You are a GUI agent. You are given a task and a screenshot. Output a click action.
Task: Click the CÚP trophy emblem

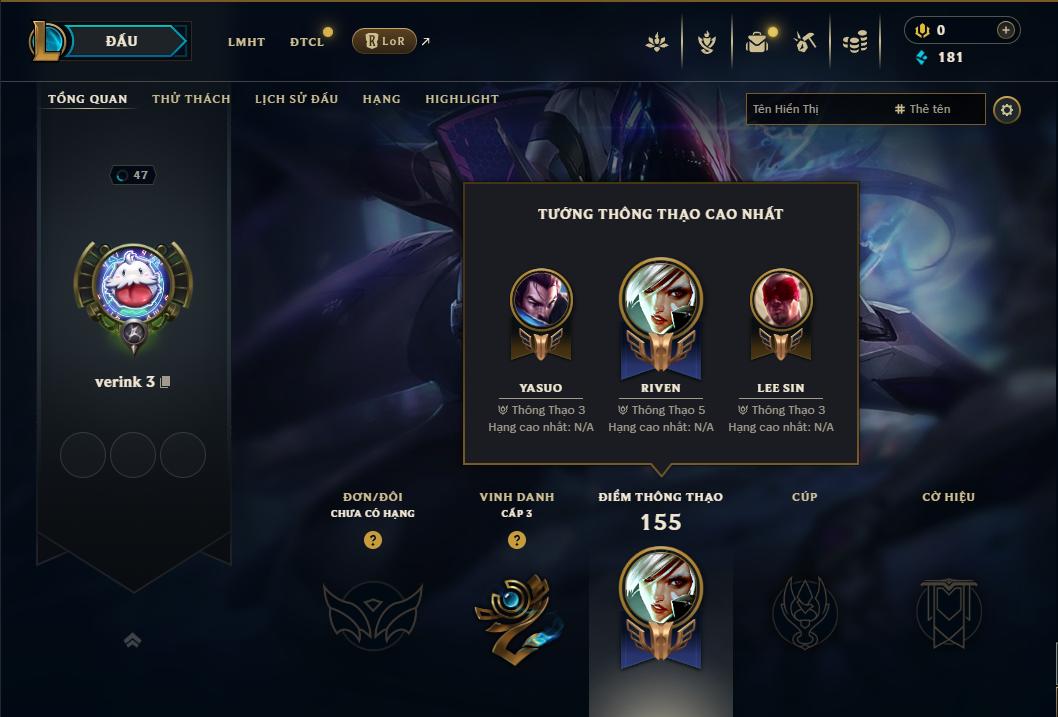[804, 611]
